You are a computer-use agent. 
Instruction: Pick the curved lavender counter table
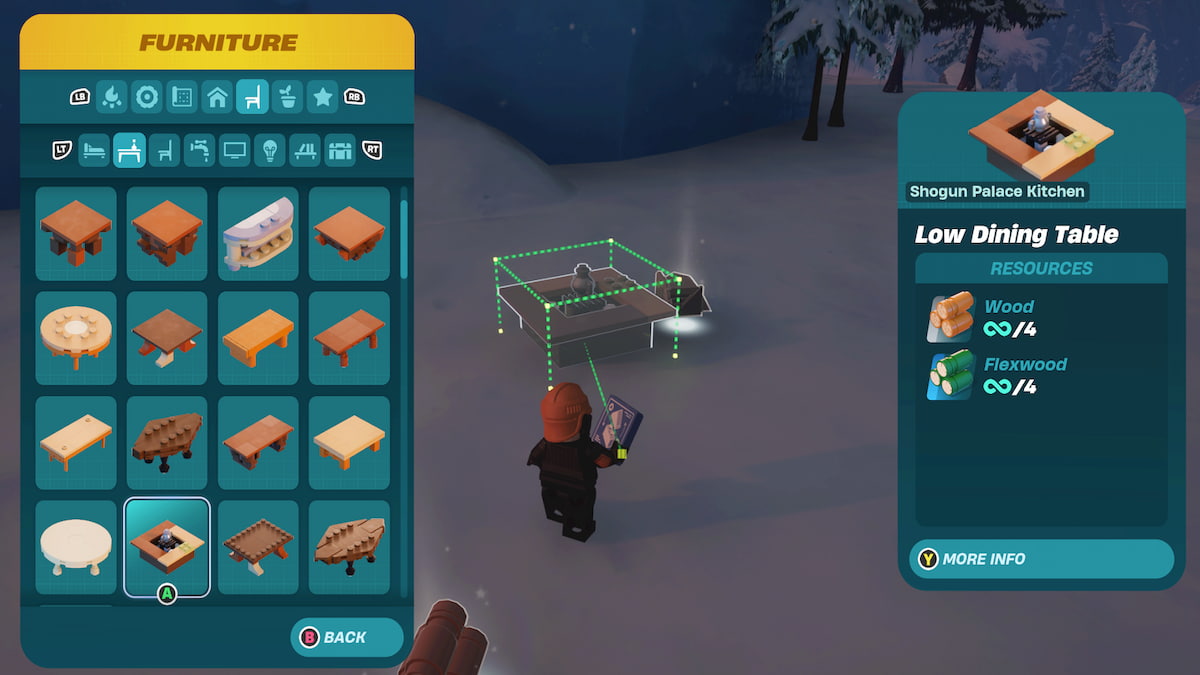click(x=258, y=233)
